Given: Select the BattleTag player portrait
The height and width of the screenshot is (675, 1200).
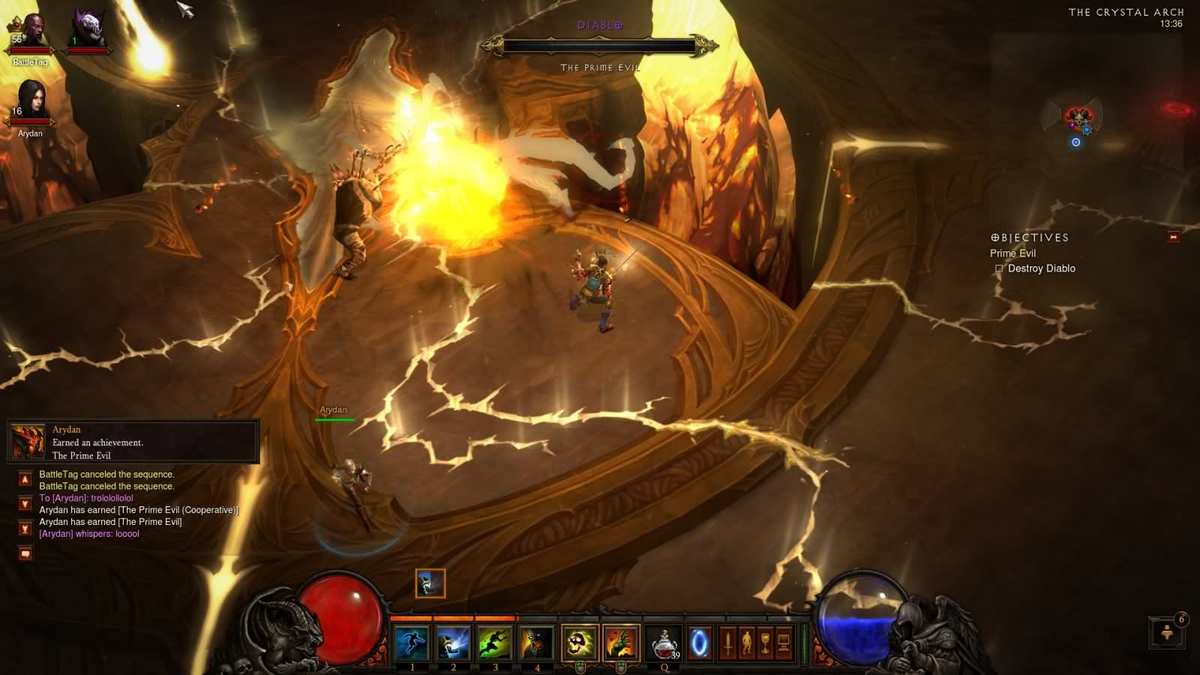Looking at the screenshot, I should pyautogui.click(x=30, y=33).
